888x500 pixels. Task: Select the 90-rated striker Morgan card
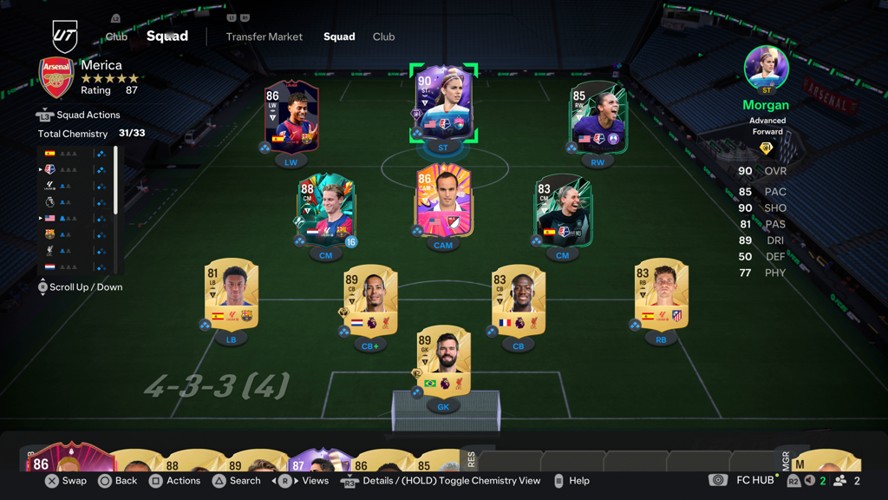(443, 105)
